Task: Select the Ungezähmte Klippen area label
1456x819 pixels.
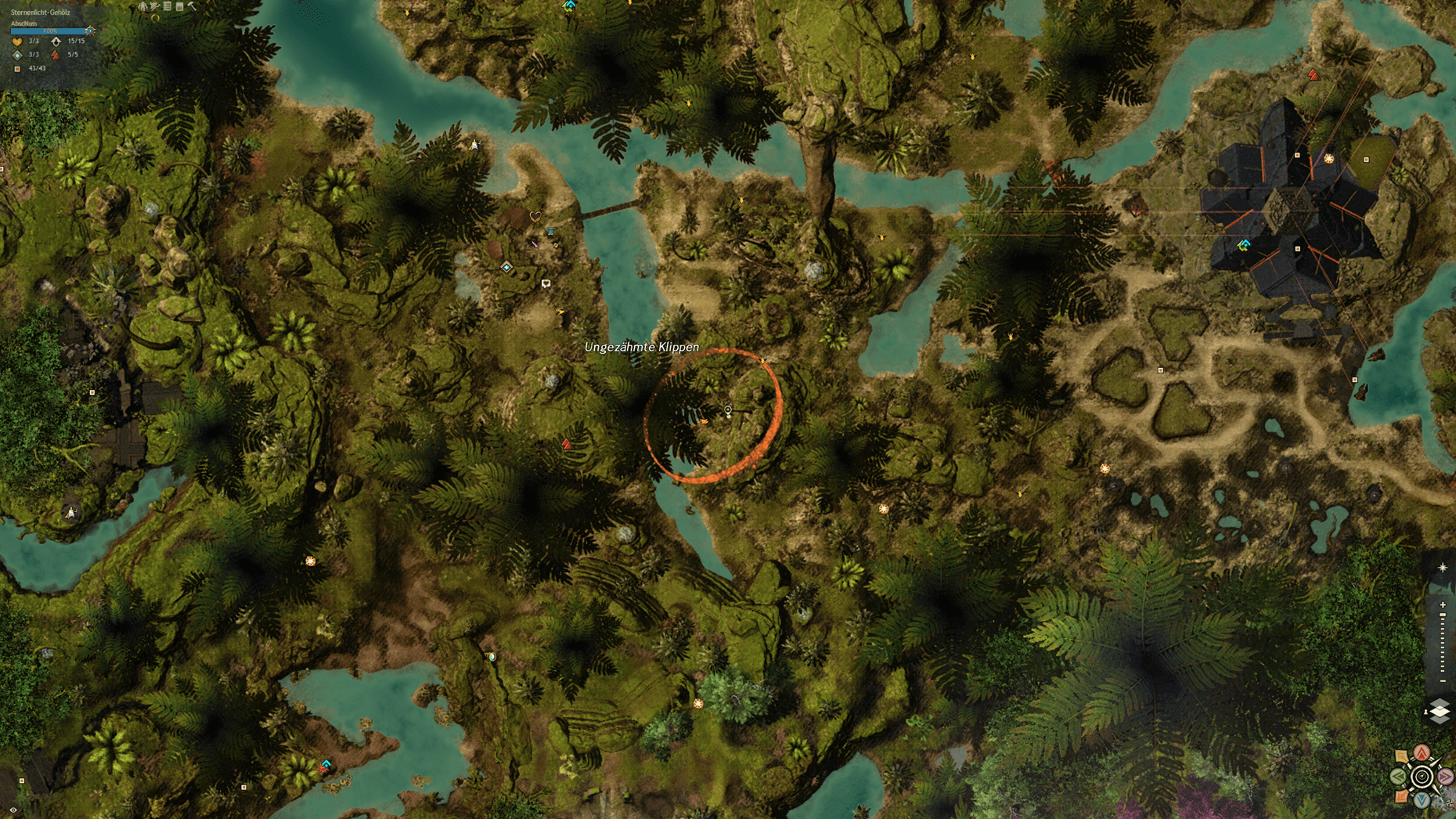Action: [642, 347]
